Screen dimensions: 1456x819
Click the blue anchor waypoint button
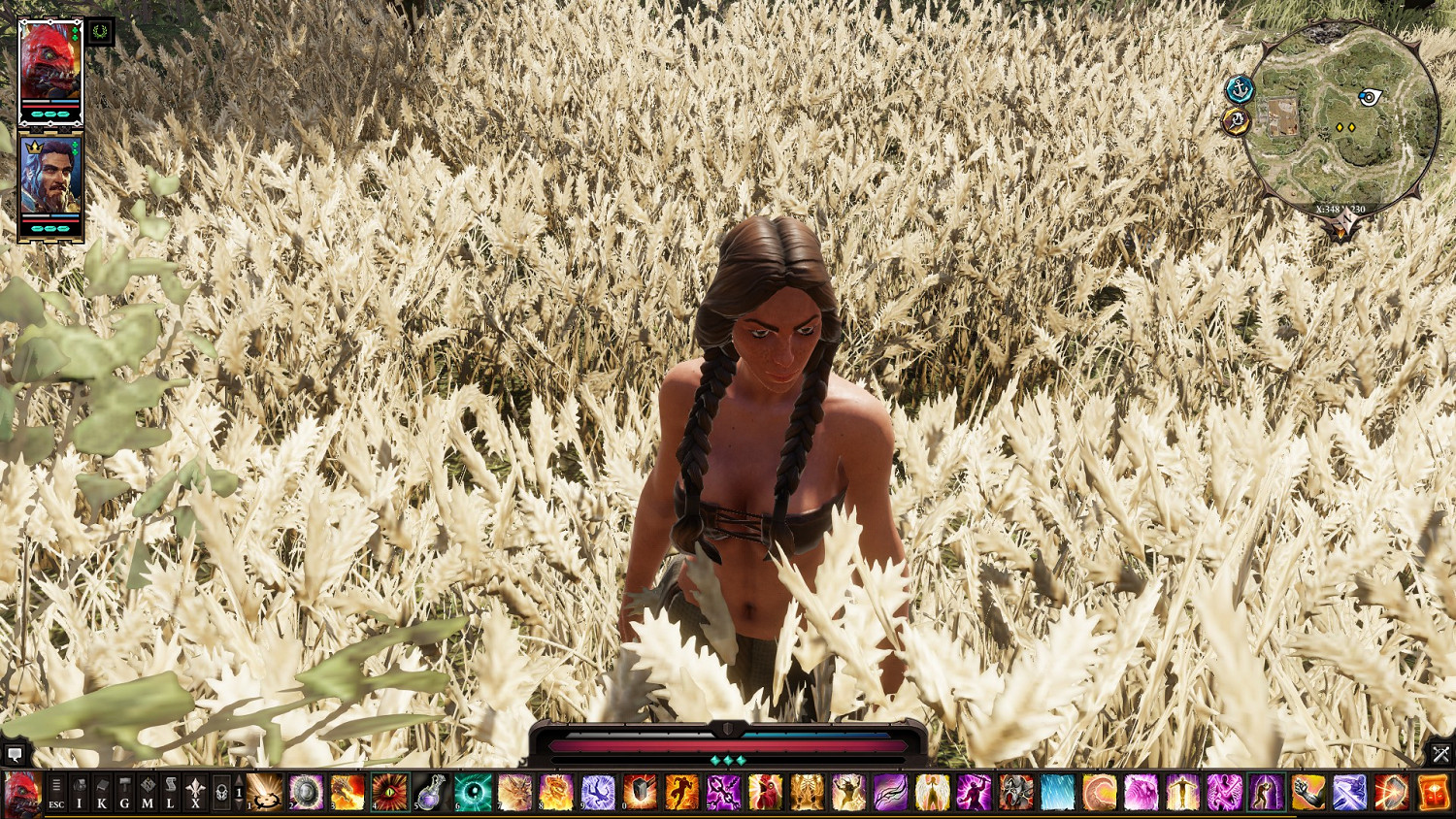click(x=1240, y=90)
